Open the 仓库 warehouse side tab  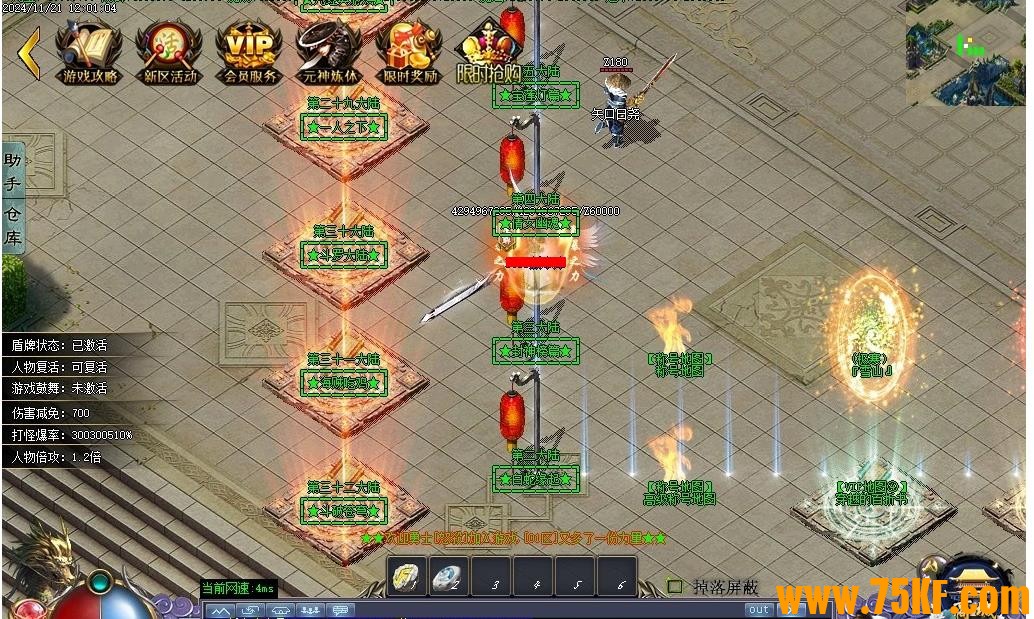coord(13,226)
